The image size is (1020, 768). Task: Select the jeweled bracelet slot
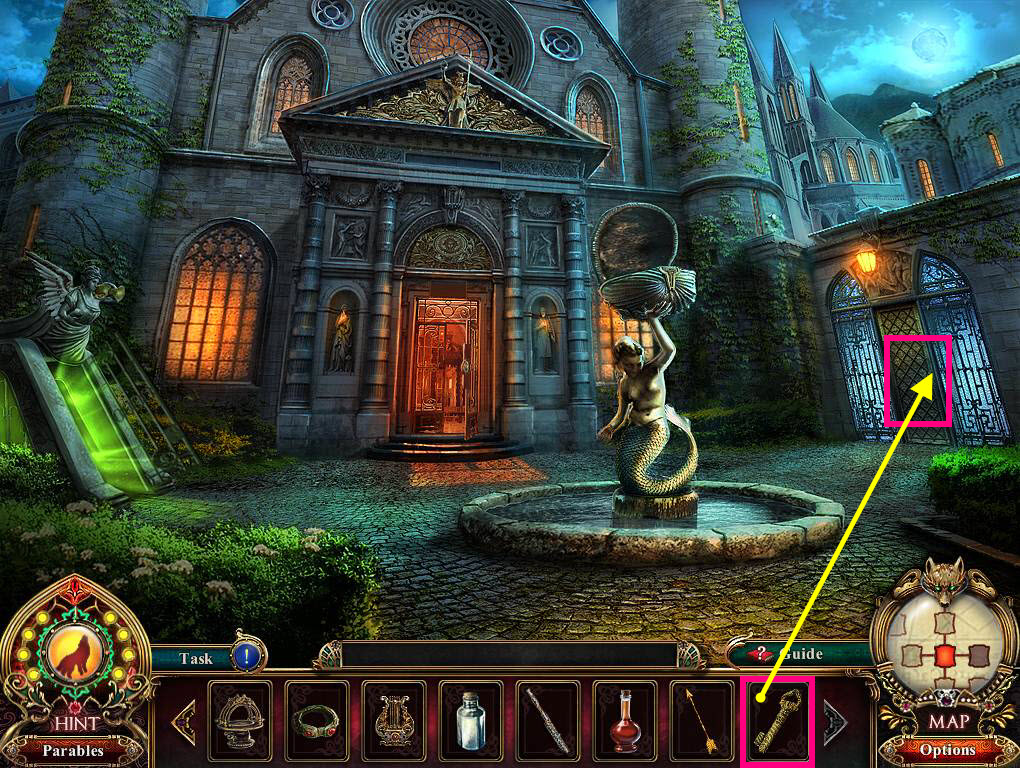click(317, 720)
